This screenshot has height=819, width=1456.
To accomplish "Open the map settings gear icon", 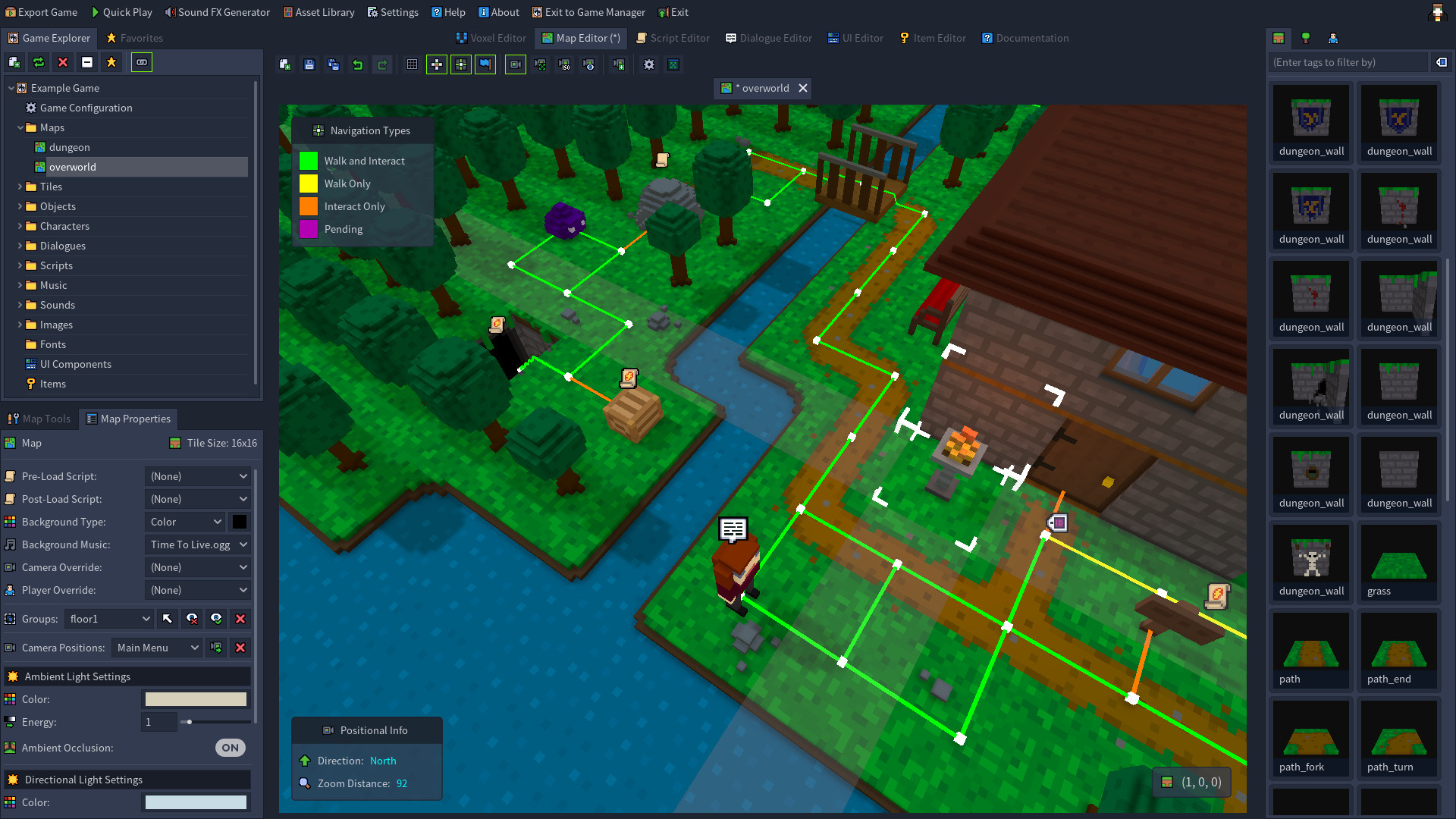I will (648, 64).
